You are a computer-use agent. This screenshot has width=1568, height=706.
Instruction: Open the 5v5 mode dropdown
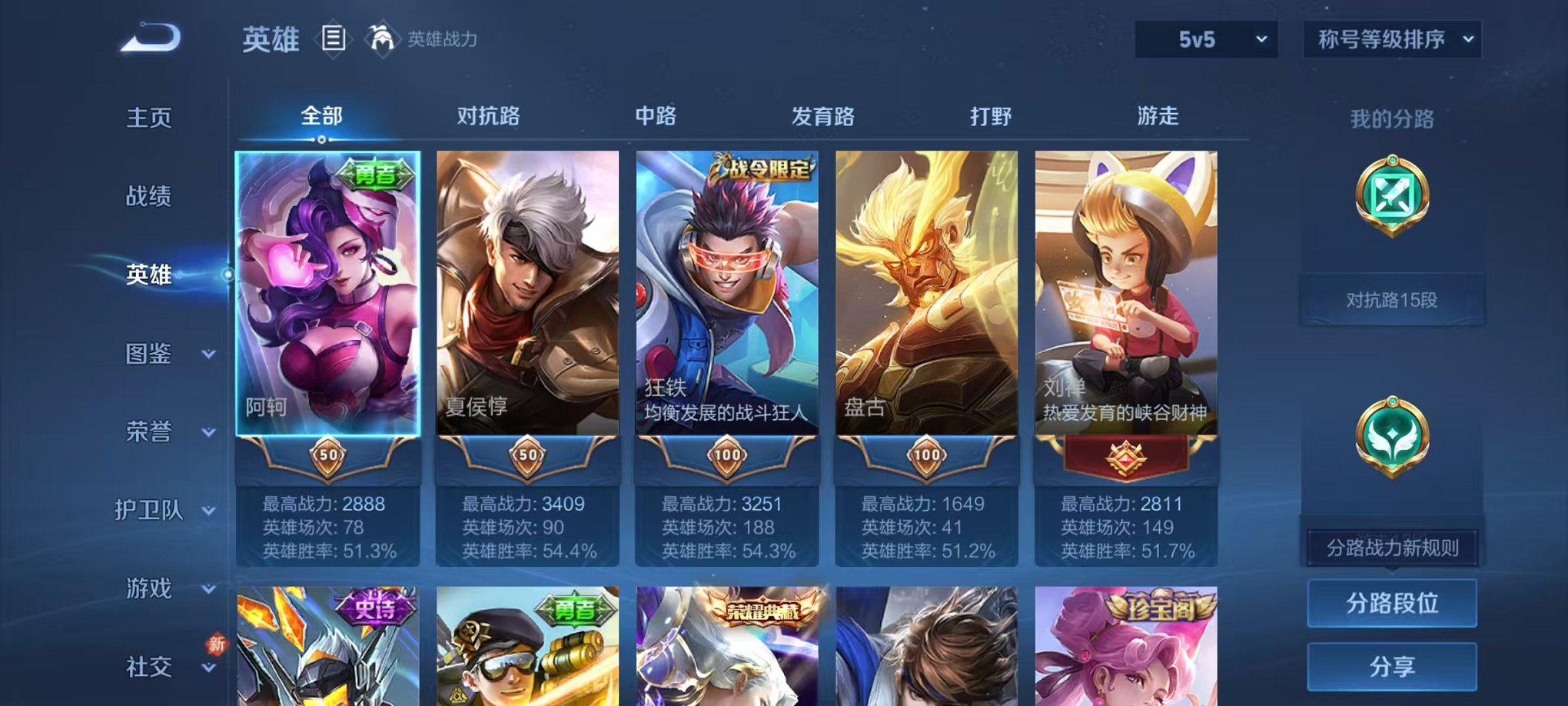(1206, 38)
